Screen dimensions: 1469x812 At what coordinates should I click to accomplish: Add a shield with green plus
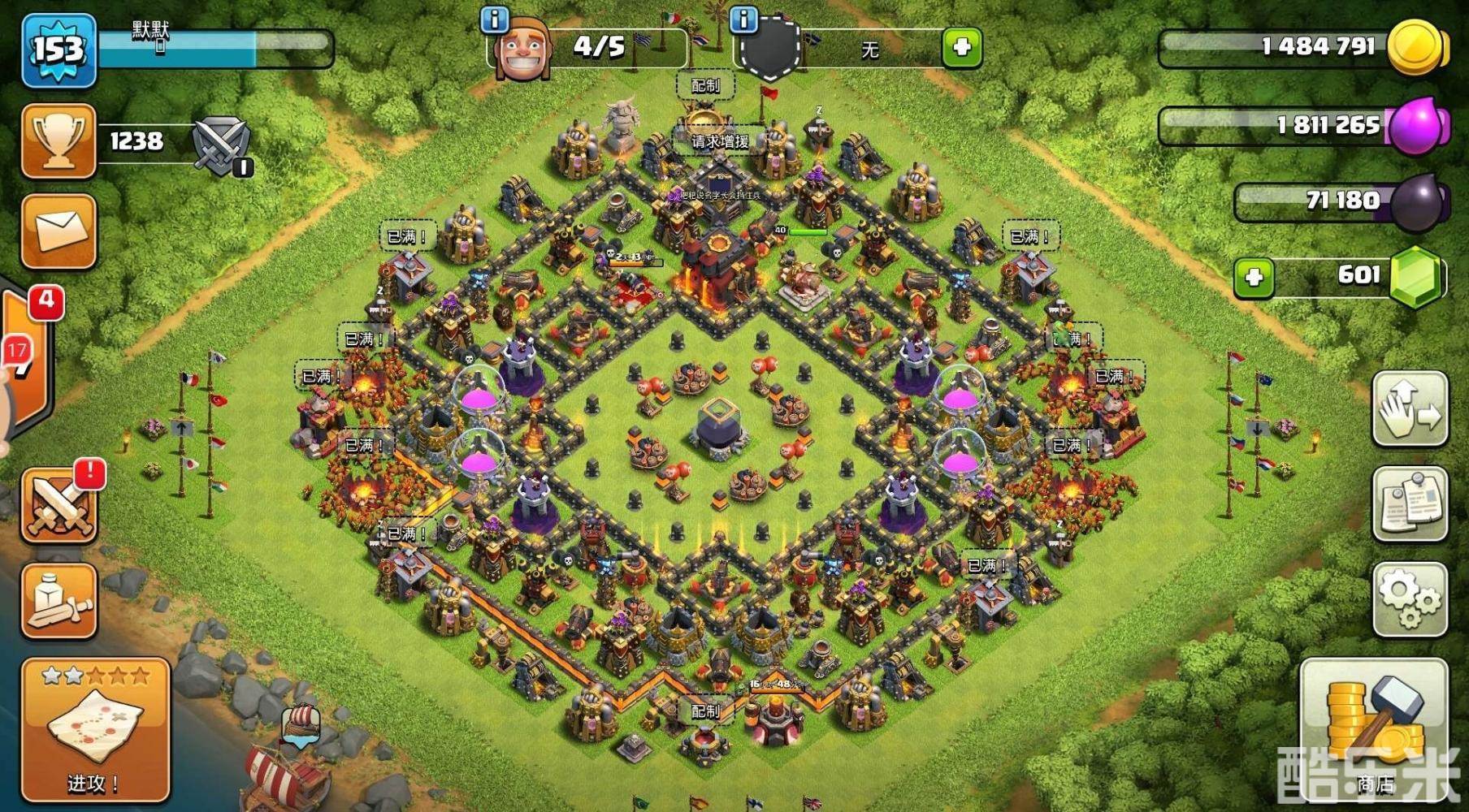(x=962, y=47)
